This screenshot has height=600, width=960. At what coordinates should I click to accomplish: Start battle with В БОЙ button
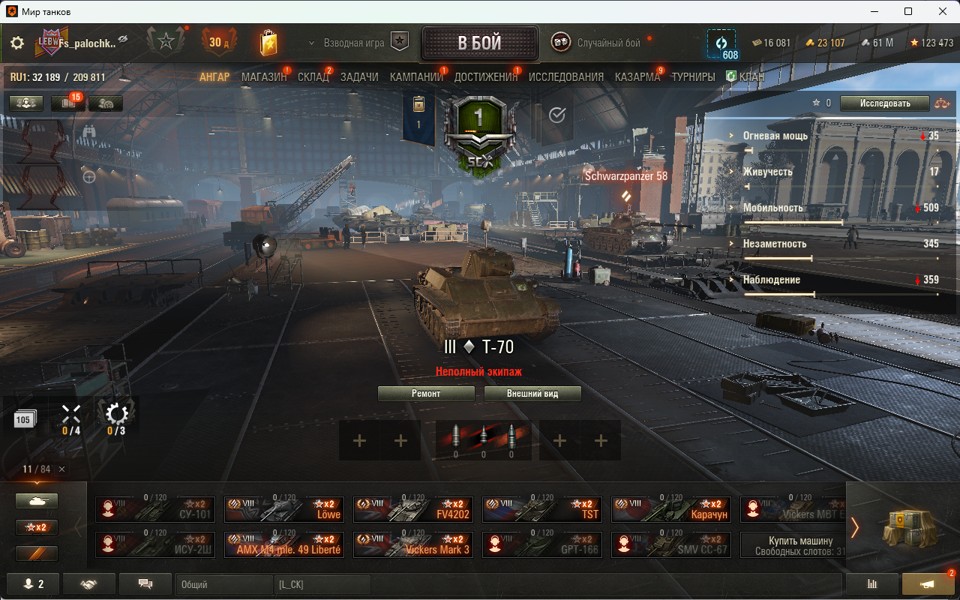[479, 43]
